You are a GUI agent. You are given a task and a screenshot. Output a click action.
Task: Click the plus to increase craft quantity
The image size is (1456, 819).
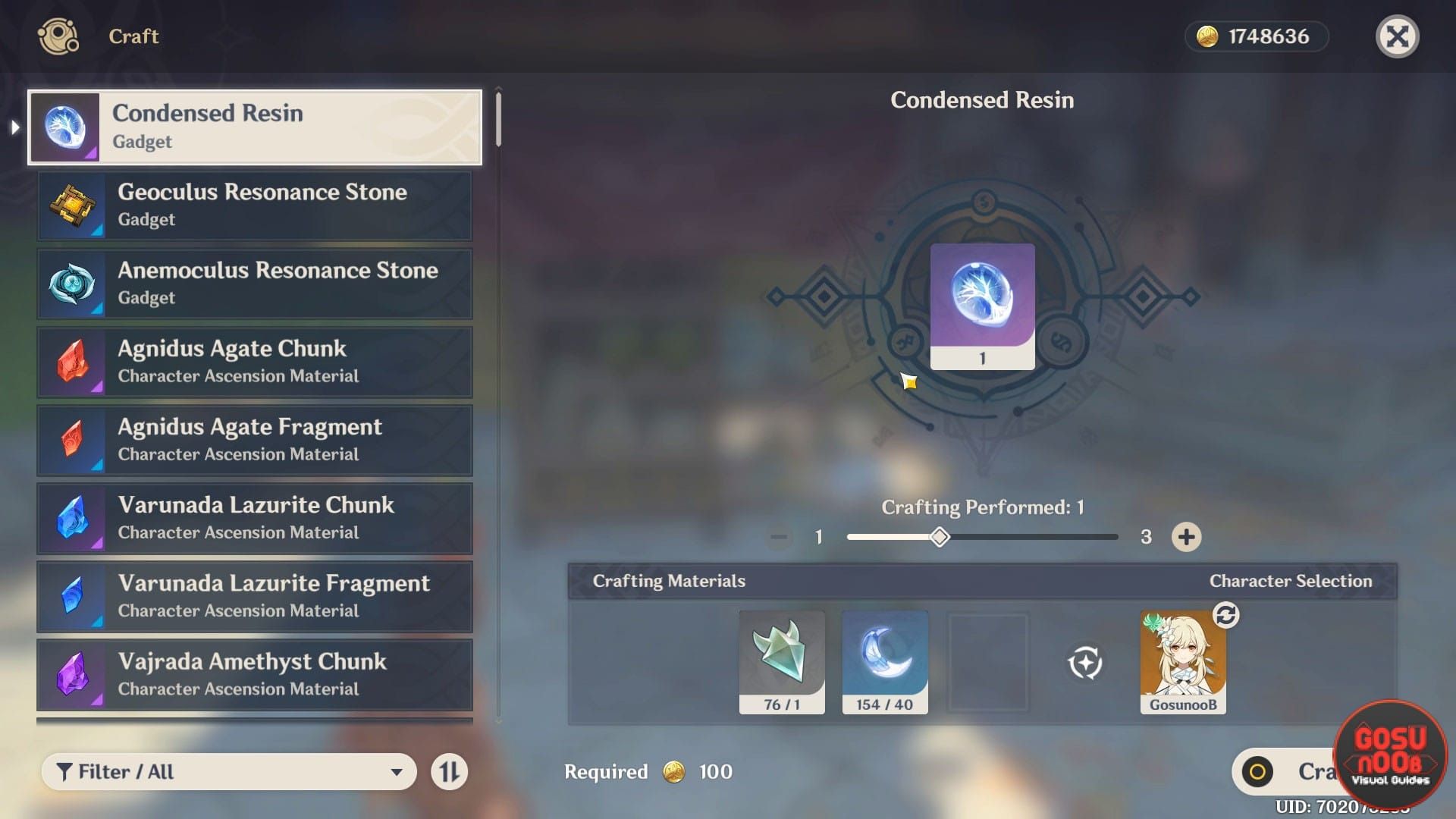point(1186,536)
